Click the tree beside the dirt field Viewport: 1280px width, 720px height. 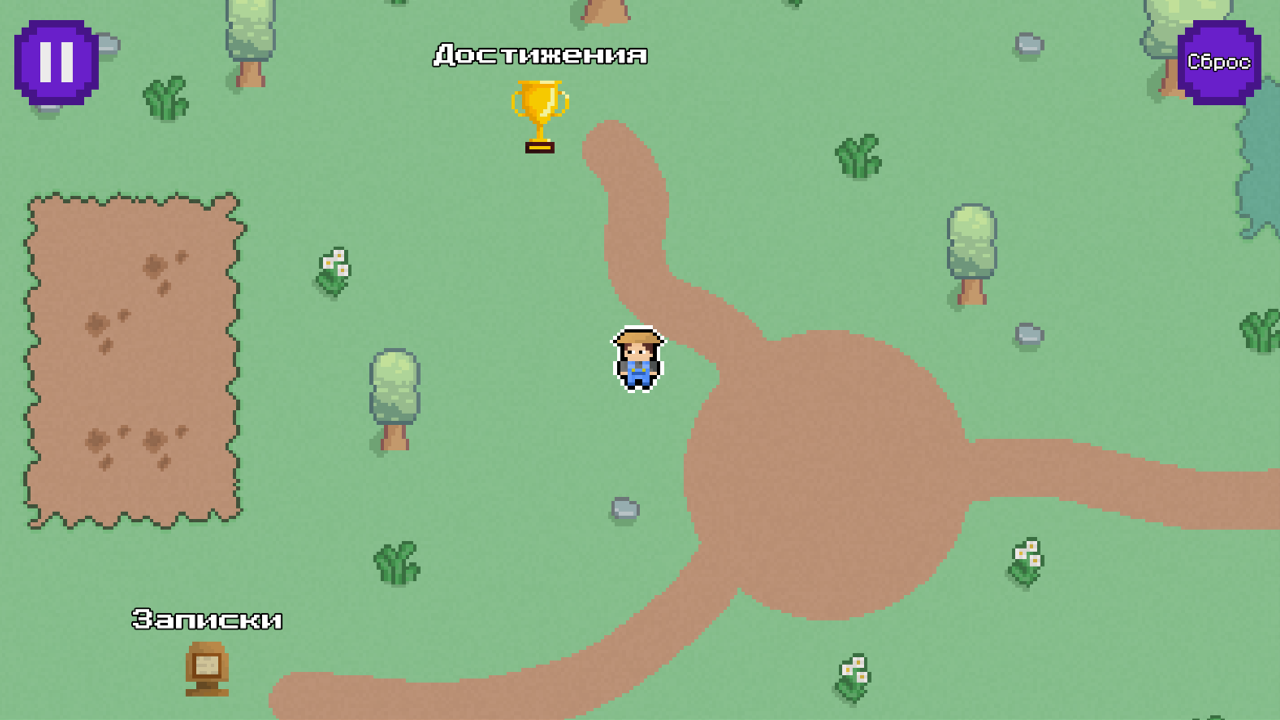point(395,390)
